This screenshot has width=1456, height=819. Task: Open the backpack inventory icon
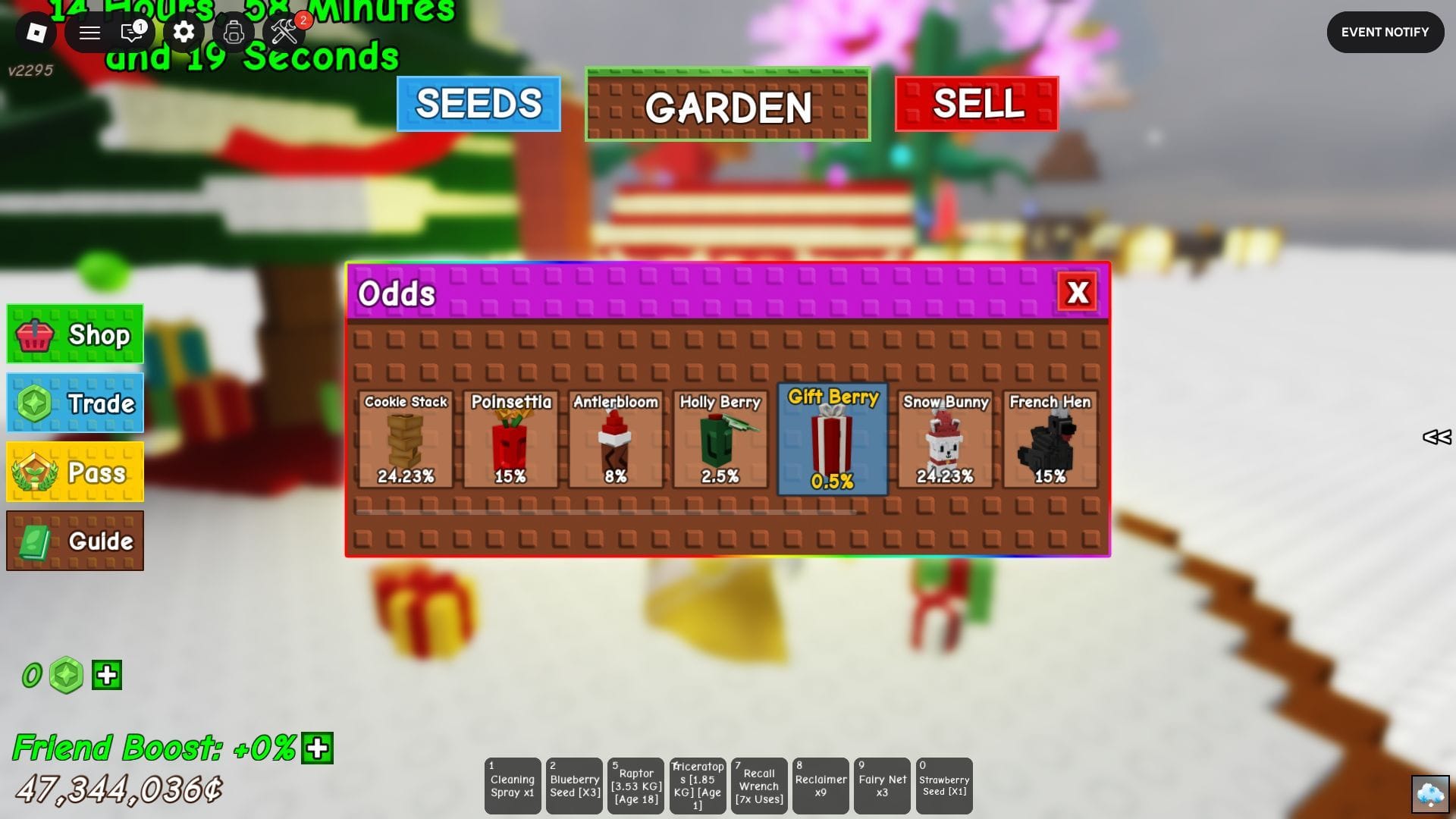click(234, 33)
